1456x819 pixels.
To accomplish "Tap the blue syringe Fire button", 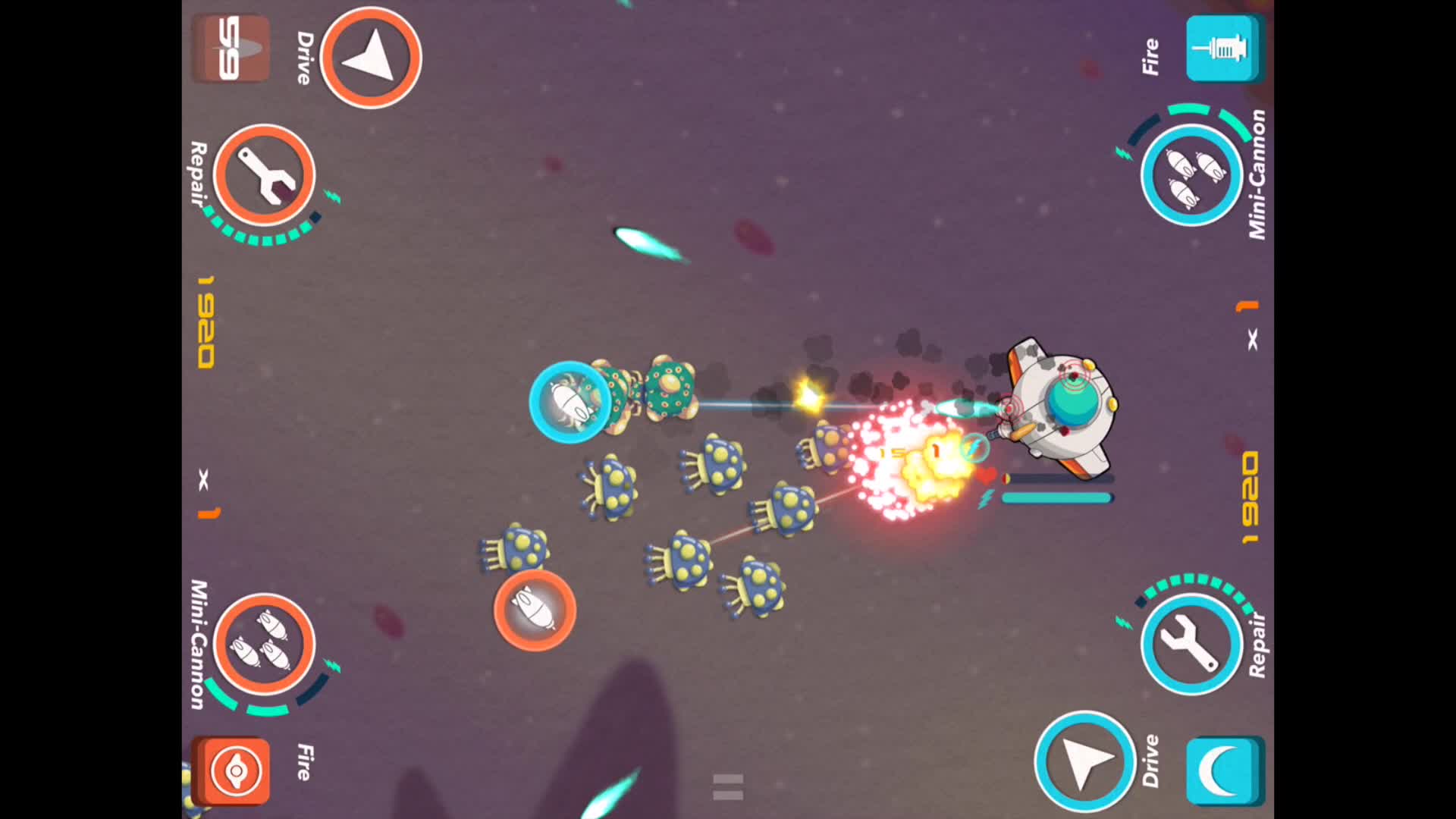I will [x=1222, y=49].
